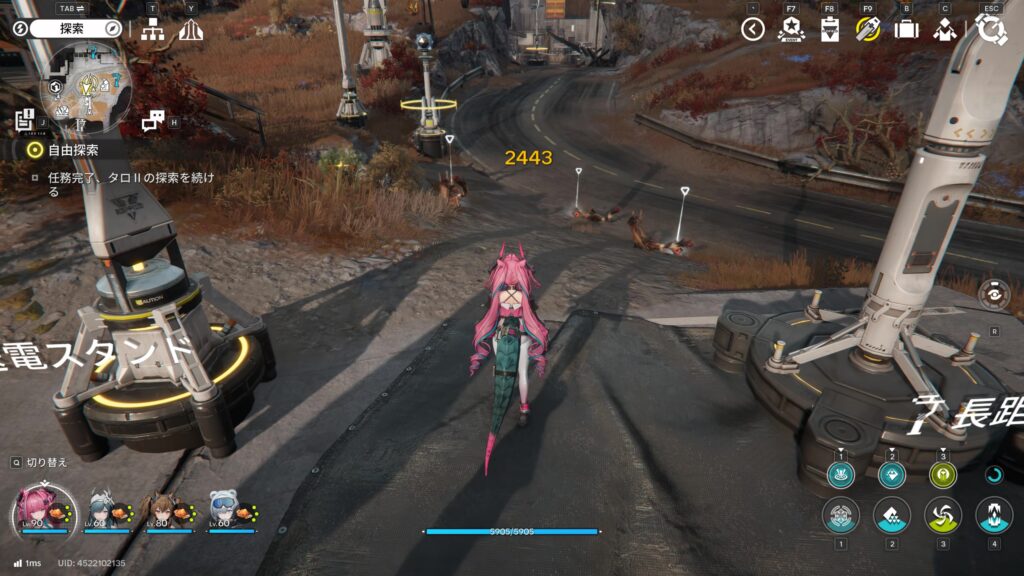
Task: Switch to the brown-haired Lv.80 operator portrait
Action: pos(162,508)
